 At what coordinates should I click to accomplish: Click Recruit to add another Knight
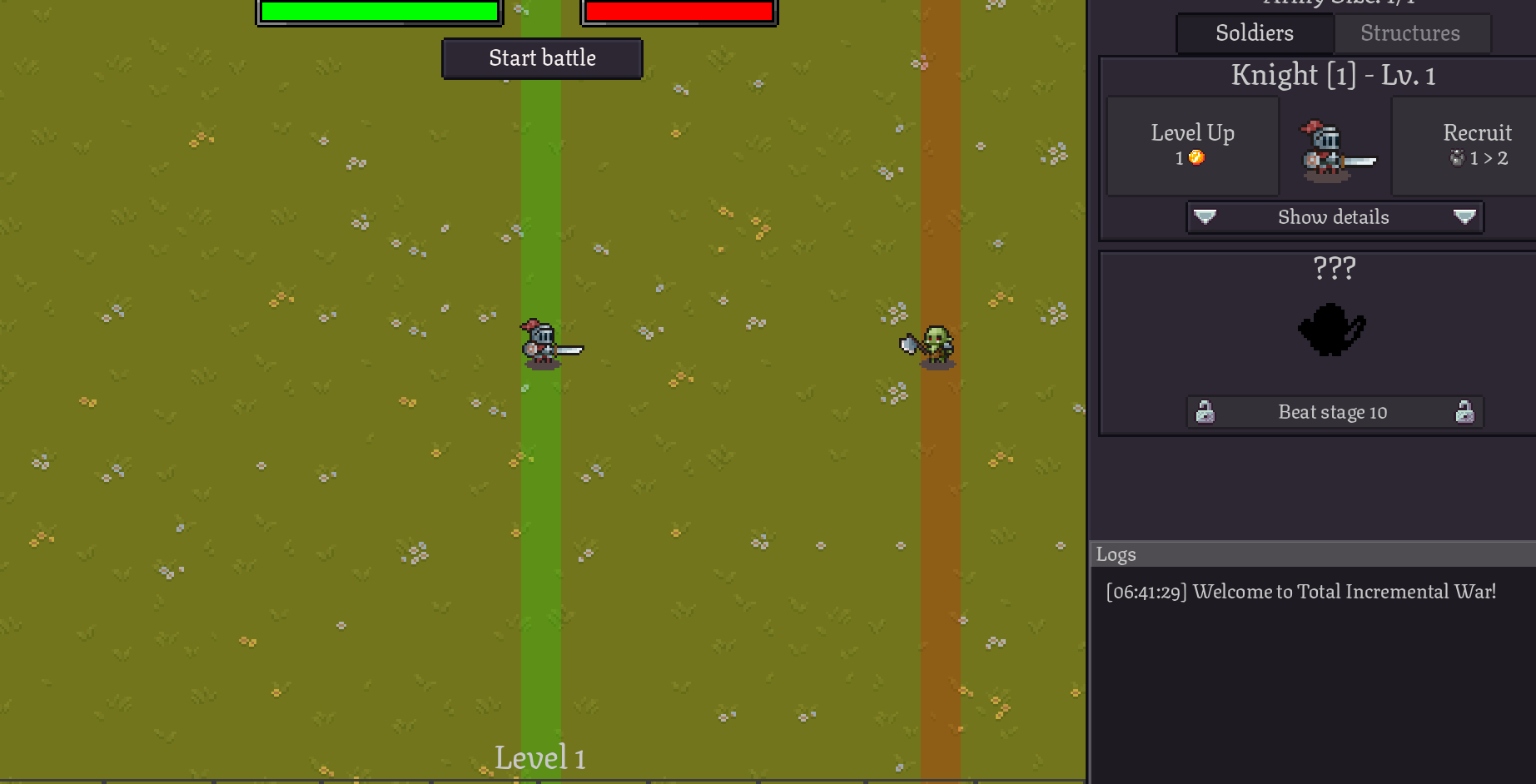coord(1476,143)
